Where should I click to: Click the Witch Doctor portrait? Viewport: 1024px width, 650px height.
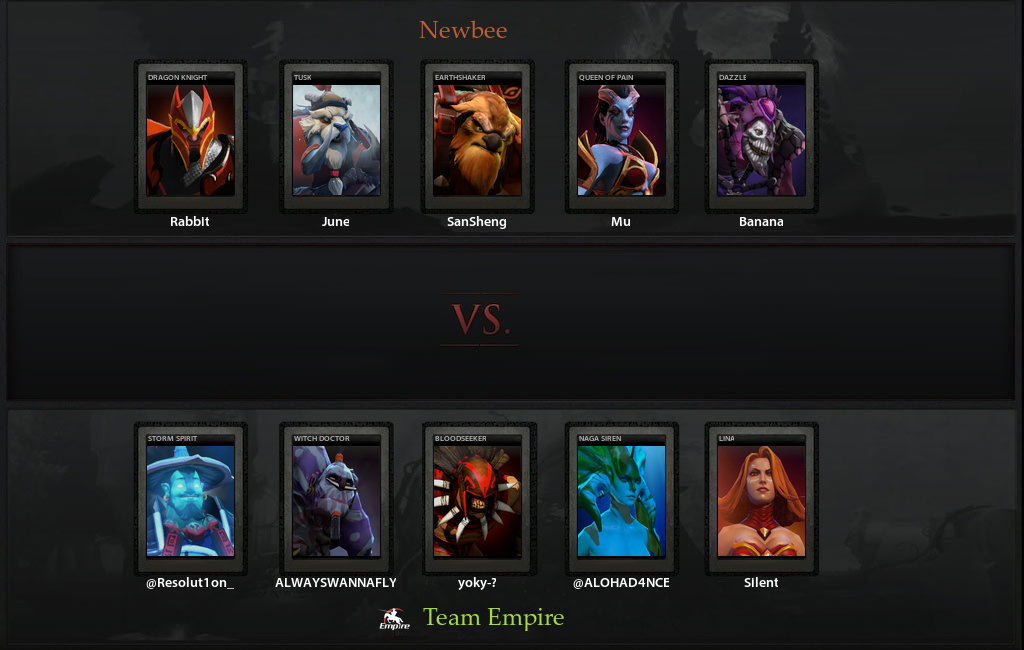click(336, 499)
